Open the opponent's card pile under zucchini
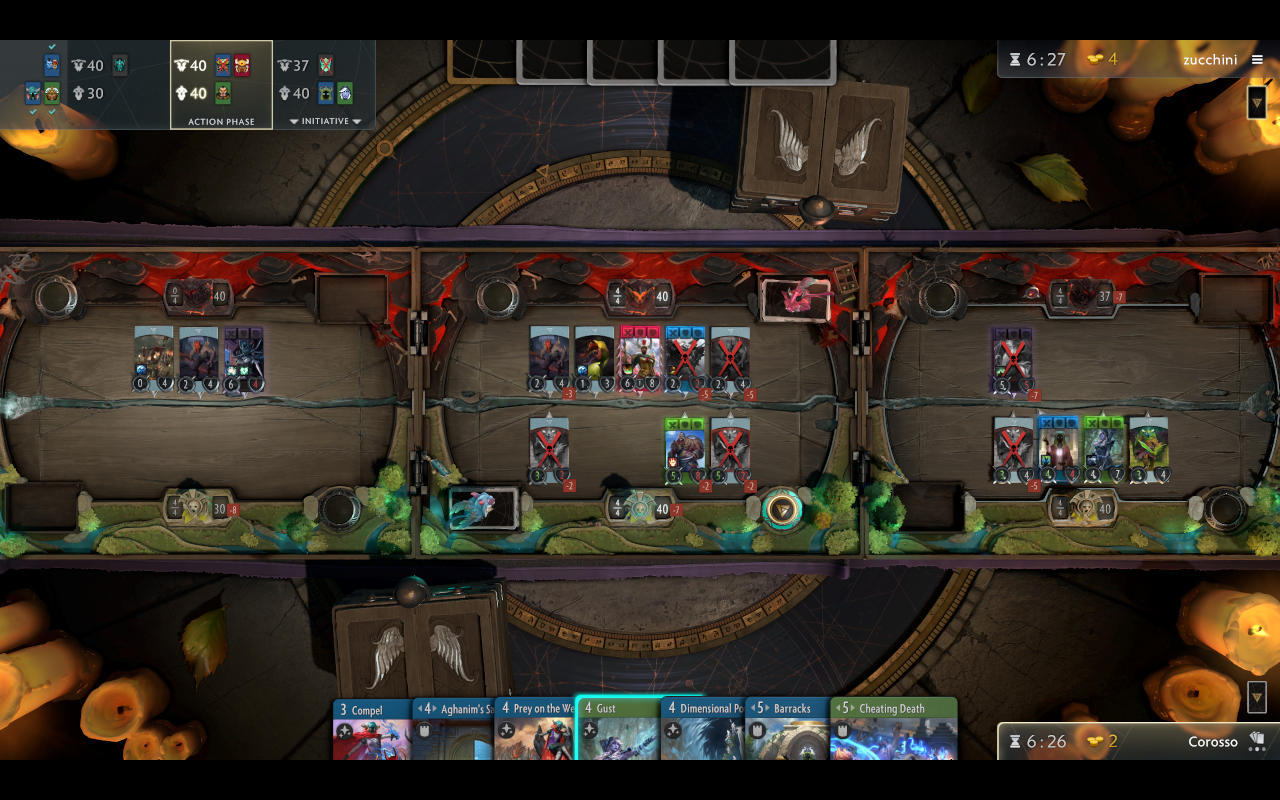 pyautogui.click(x=1257, y=102)
